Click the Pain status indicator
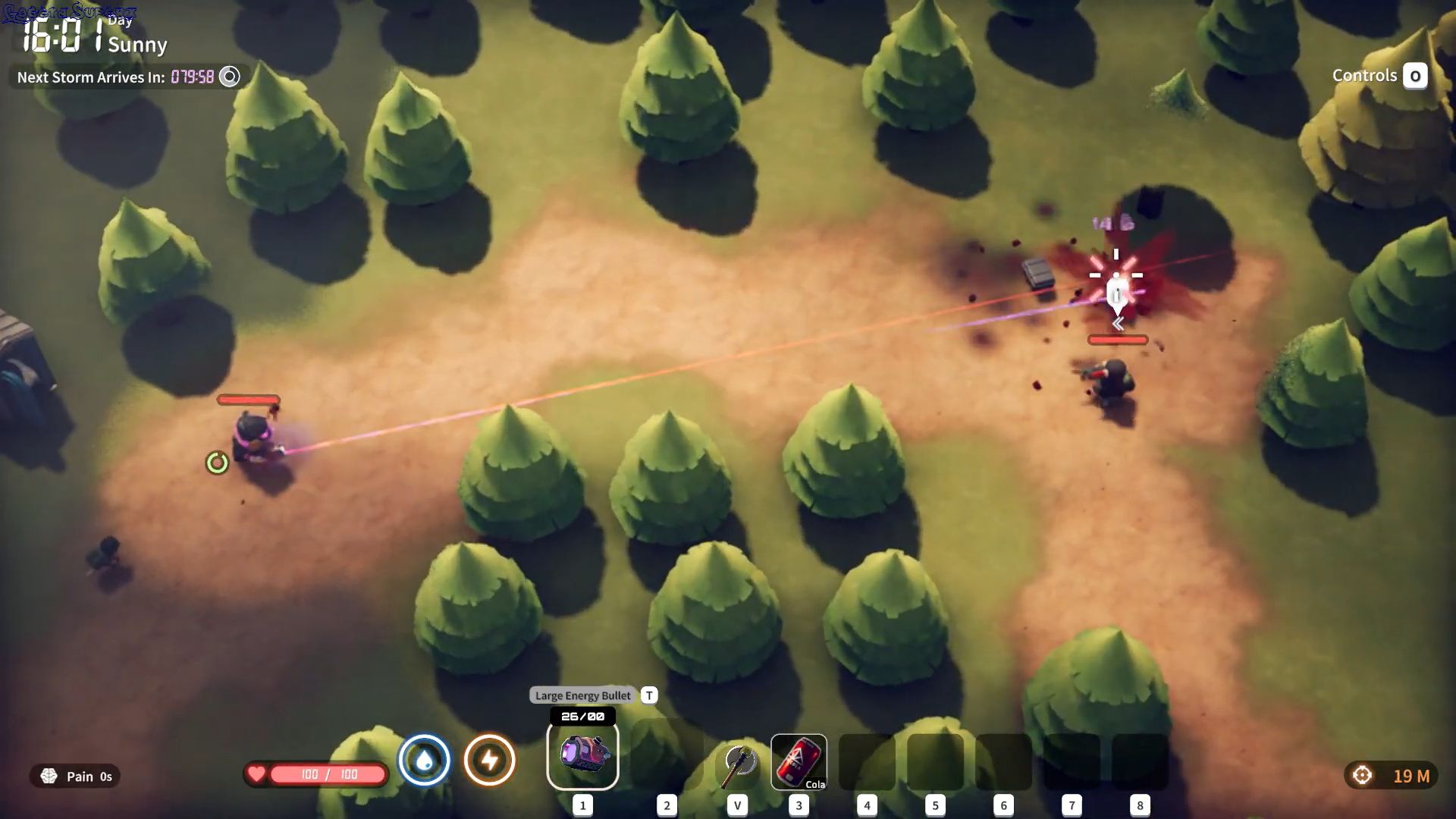The width and height of the screenshot is (1456, 819). [74, 777]
